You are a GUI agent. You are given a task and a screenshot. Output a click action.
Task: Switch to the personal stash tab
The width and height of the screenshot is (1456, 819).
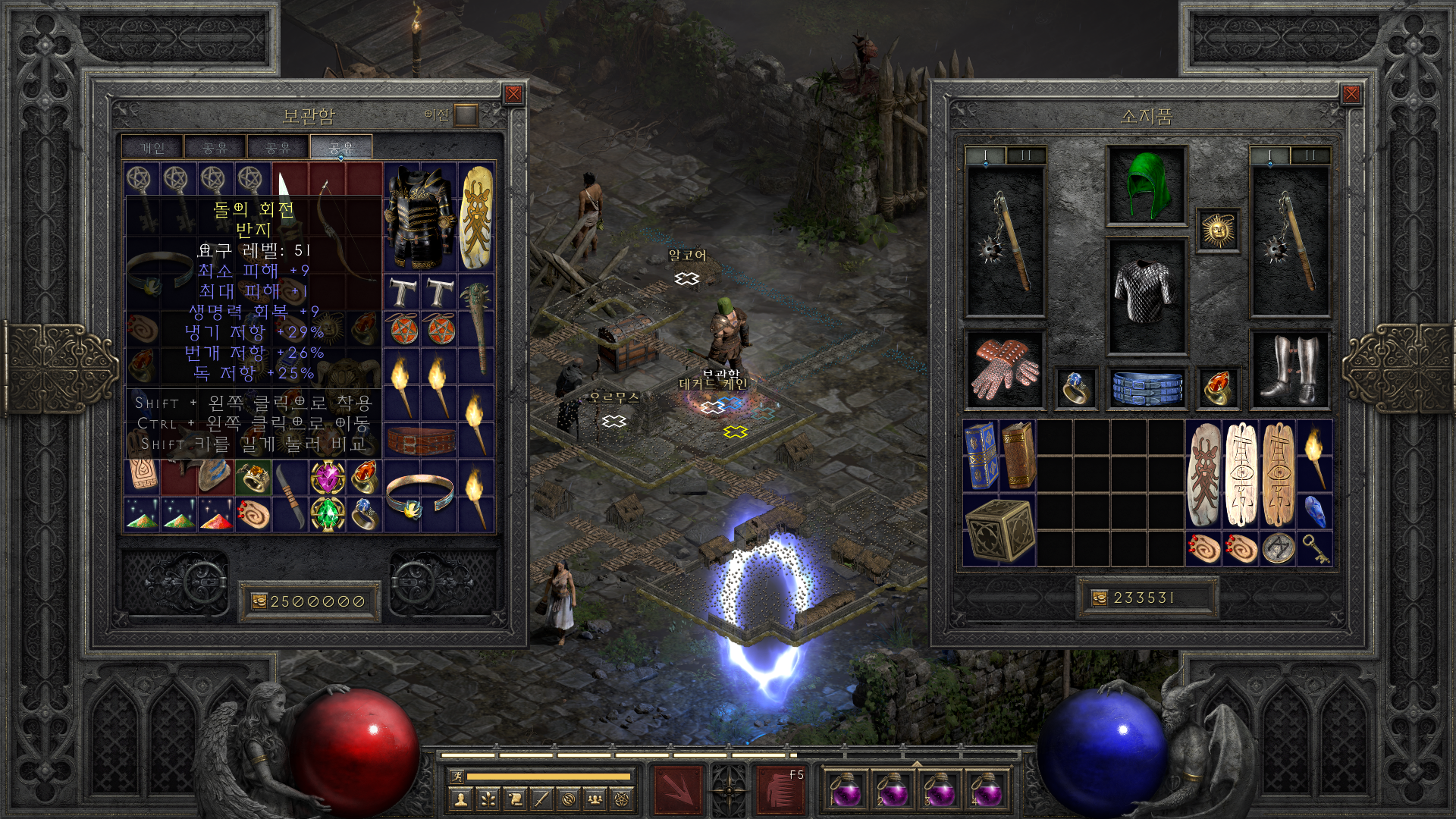pyautogui.click(x=152, y=148)
